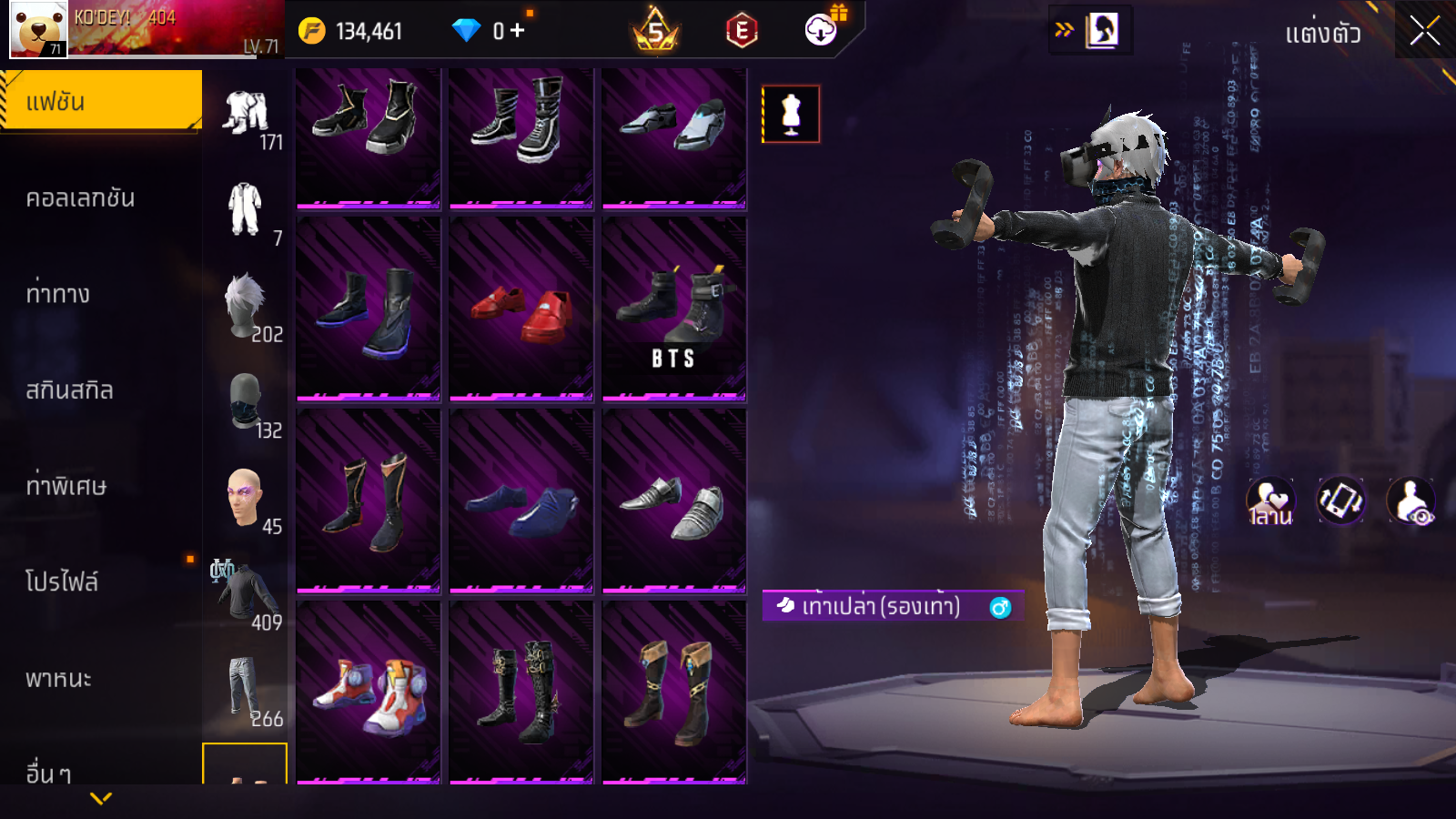Open the player profile avatar

[38, 29]
